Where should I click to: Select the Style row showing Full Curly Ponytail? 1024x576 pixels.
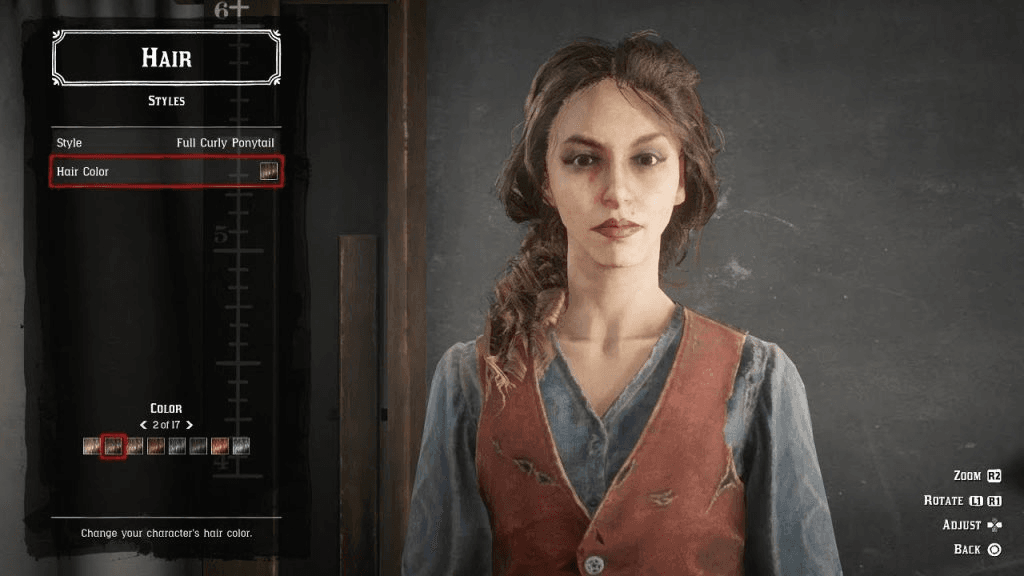tap(166, 143)
